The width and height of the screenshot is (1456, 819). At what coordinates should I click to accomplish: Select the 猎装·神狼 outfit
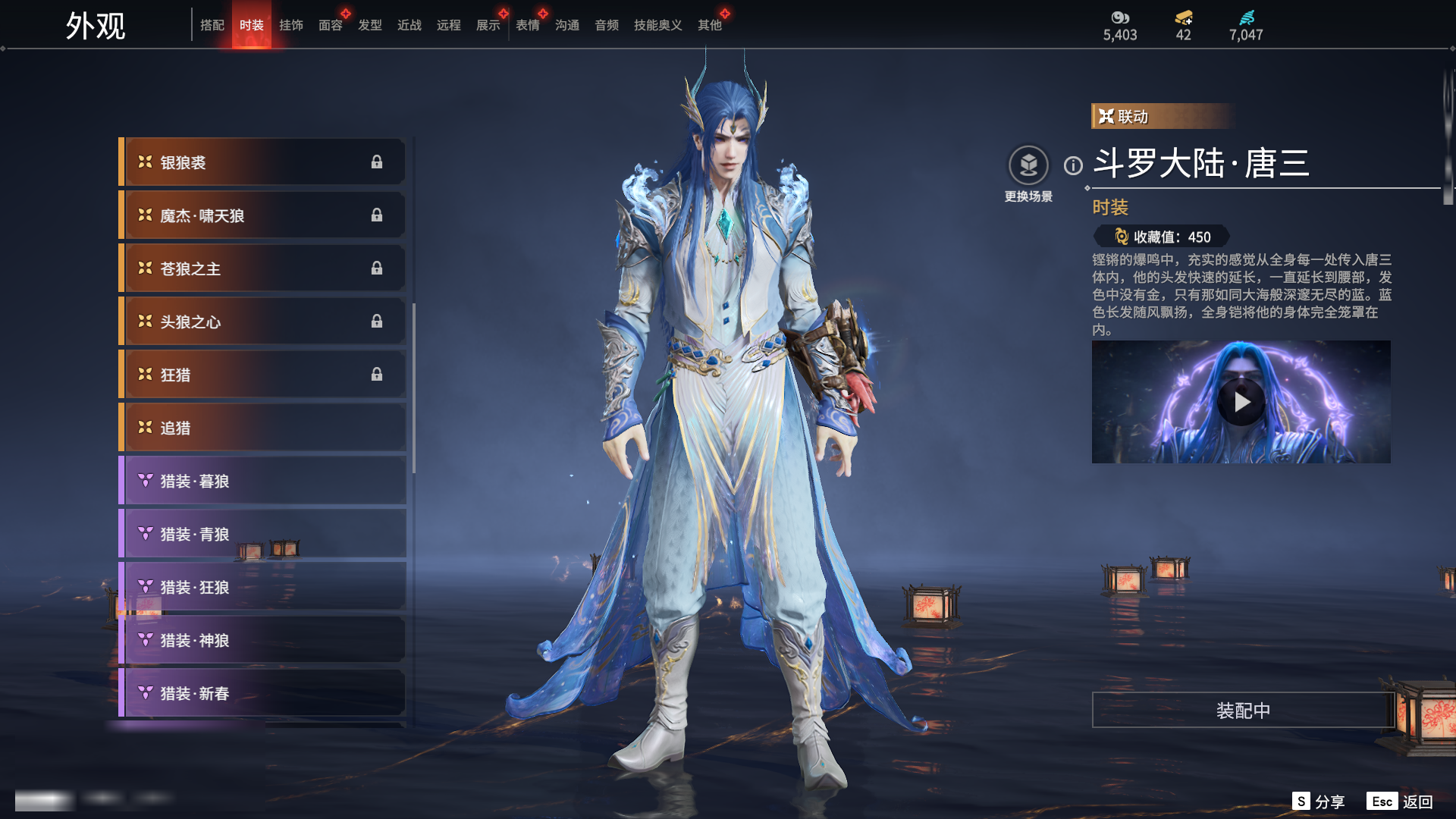(262, 640)
